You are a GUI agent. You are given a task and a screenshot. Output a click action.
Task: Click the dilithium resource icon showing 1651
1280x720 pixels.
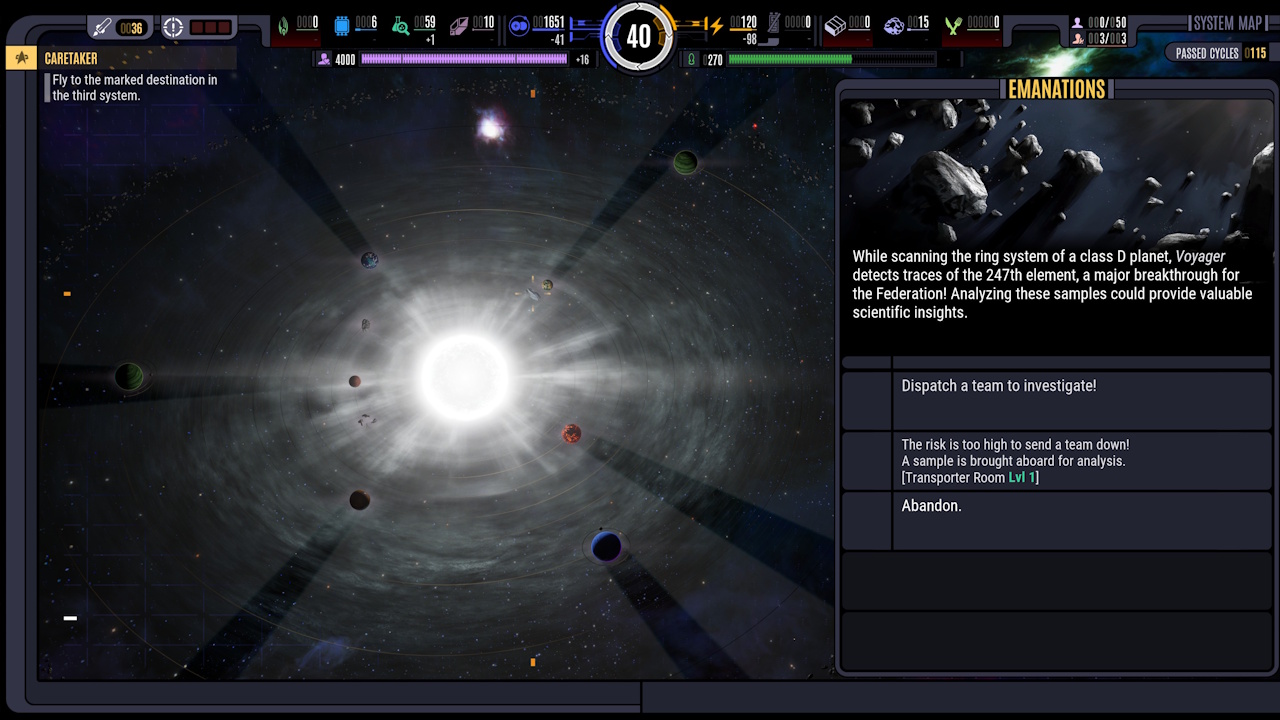[518, 24]
